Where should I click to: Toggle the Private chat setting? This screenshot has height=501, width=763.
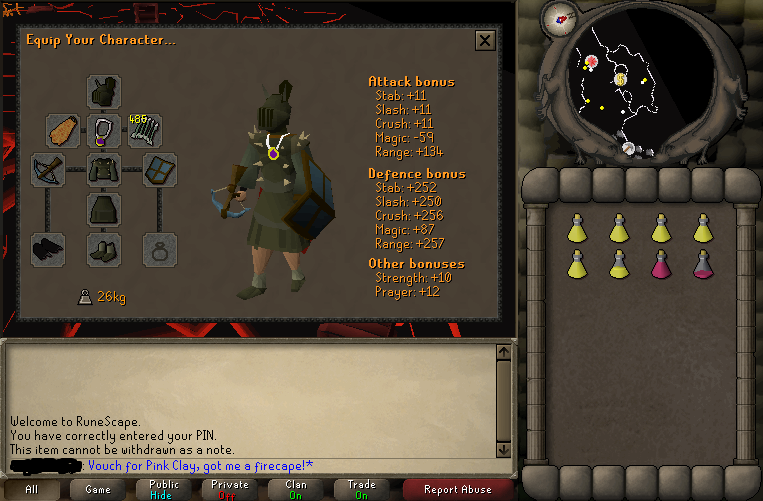click(230, 489)
